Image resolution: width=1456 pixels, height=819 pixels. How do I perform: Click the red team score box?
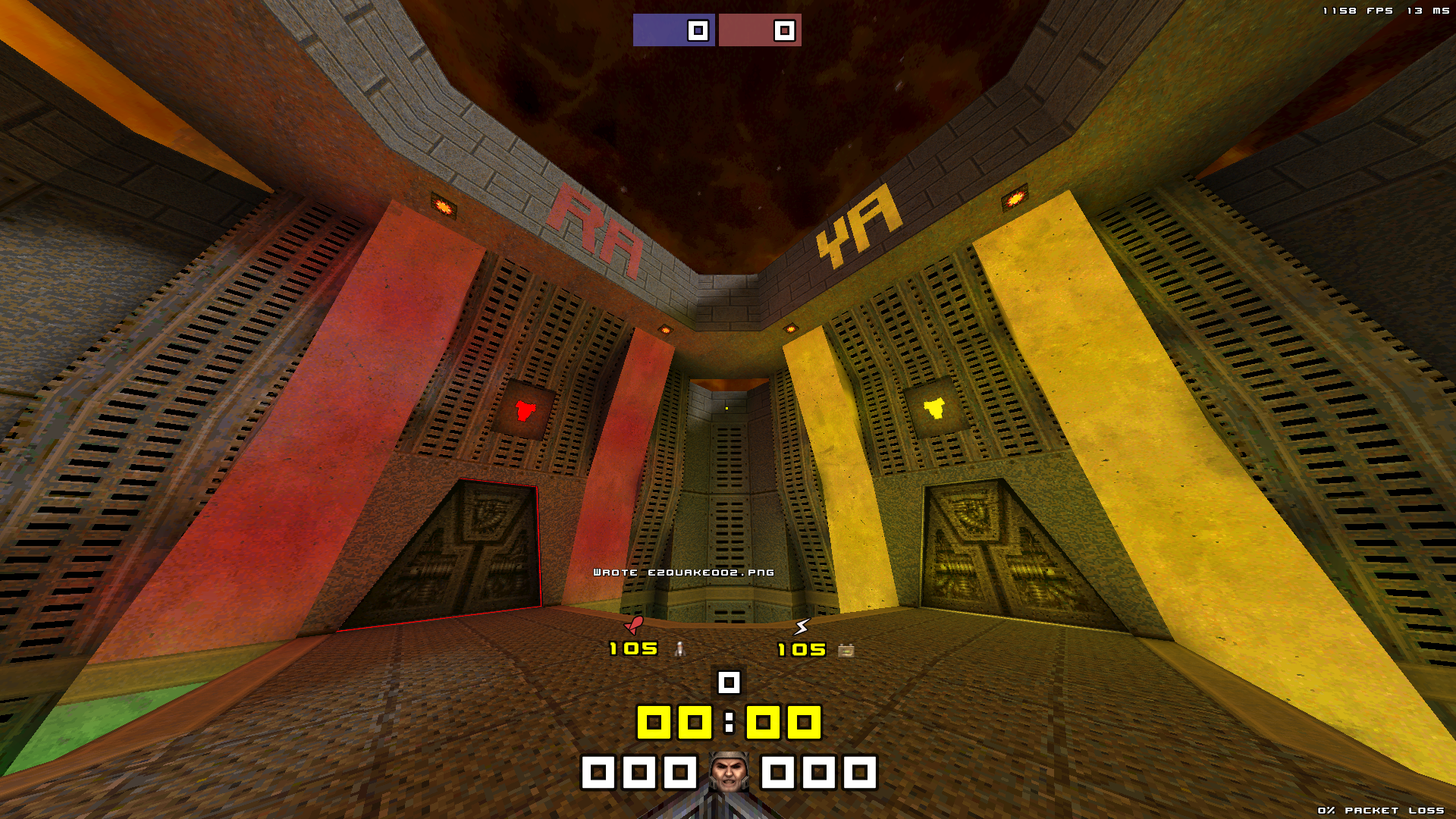click(760, 30)
